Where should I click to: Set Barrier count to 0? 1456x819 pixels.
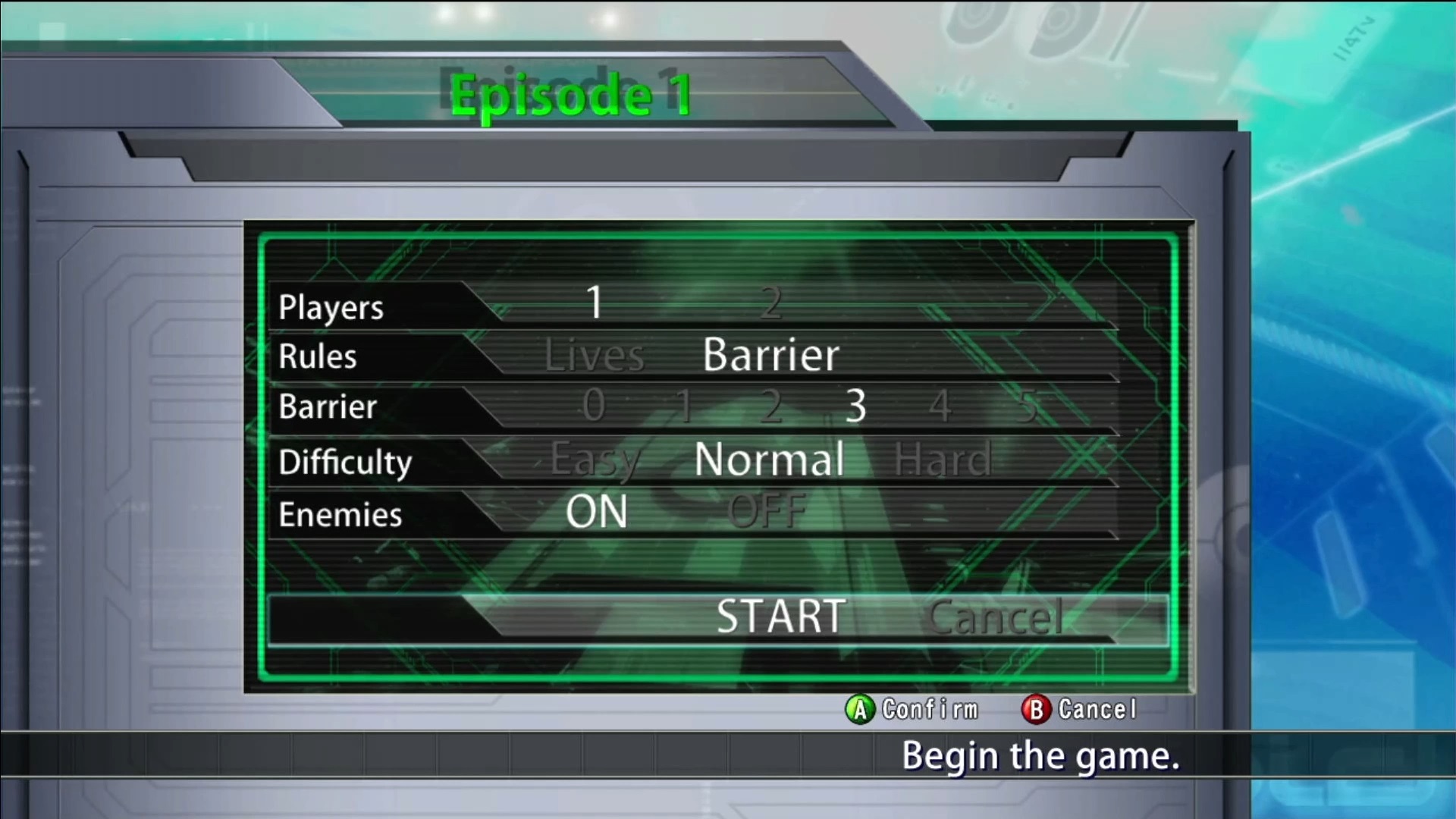[595, 406]
